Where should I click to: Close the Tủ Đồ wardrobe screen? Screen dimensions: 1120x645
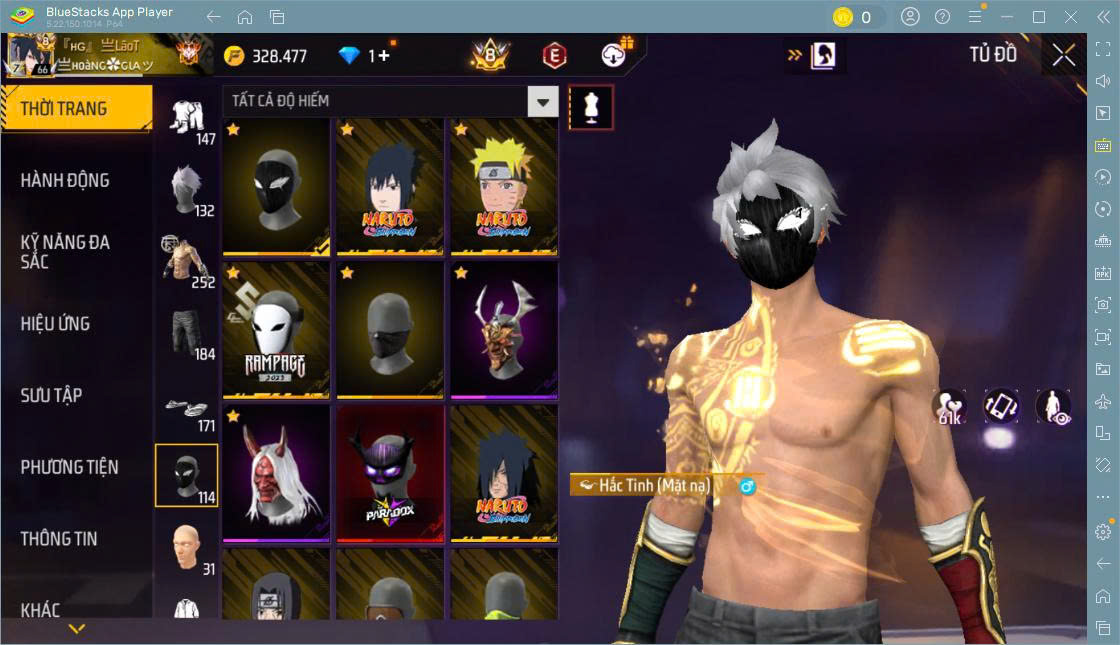[x=1063, y=56]
